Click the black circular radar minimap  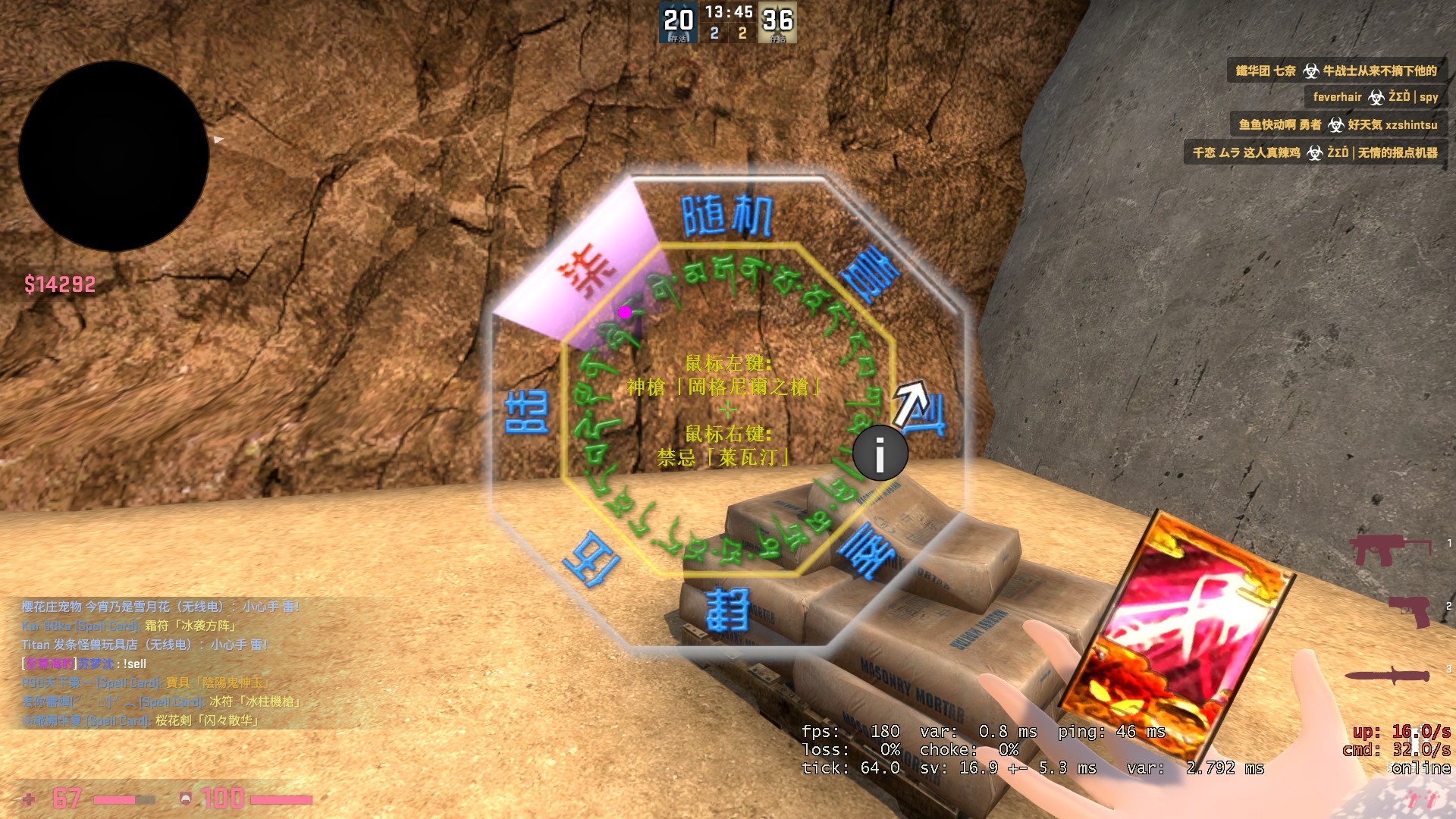tap(114, 156)
